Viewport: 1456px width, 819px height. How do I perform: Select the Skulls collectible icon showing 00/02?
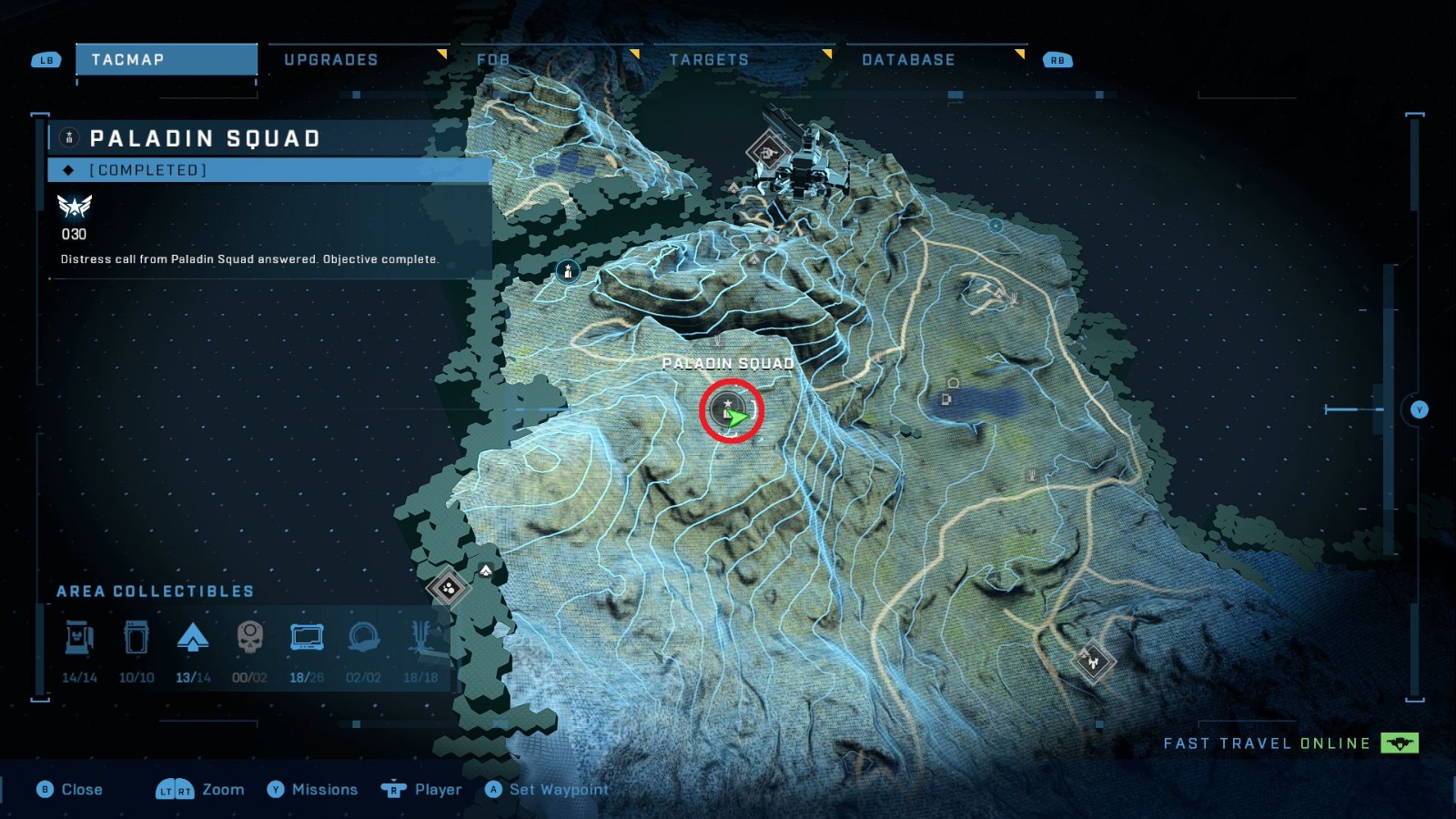[252, 640]
